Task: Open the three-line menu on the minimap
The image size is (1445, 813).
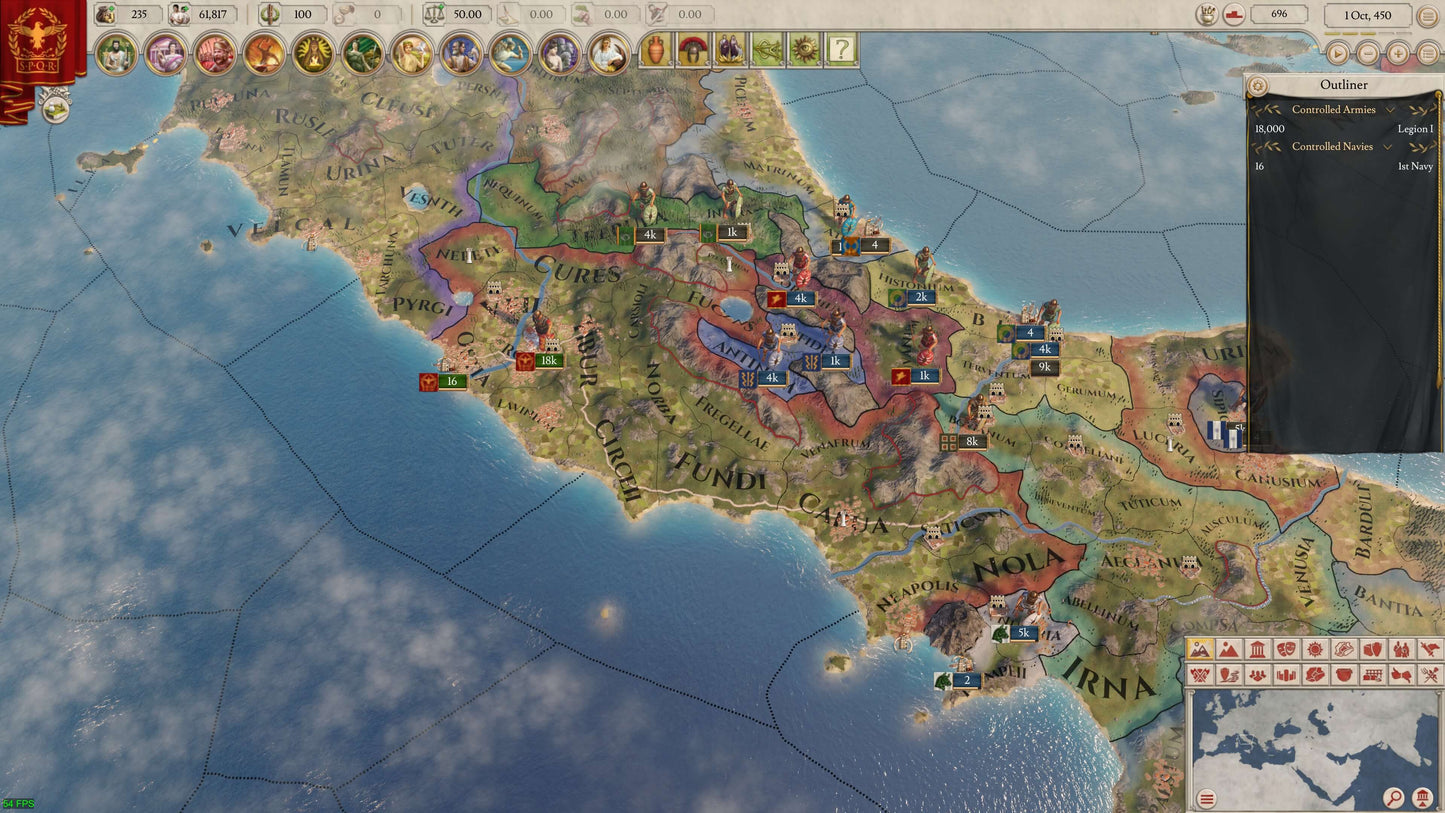Action: pos(1207,798)
